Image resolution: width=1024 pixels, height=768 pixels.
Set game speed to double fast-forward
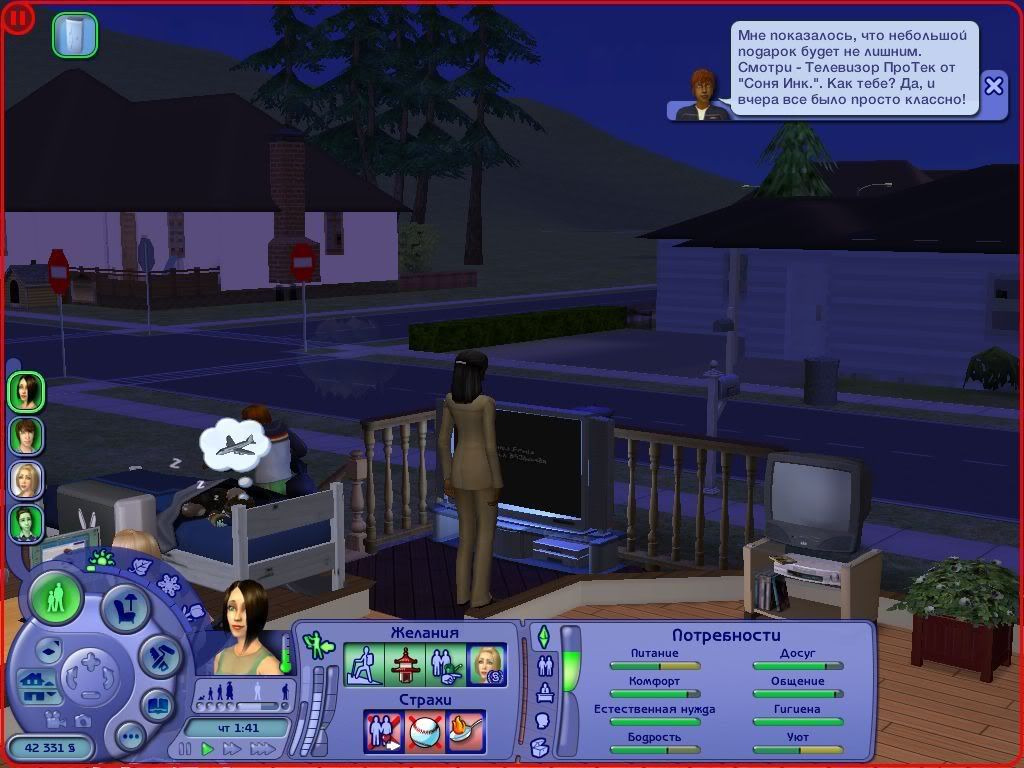[x=234, y=748]
